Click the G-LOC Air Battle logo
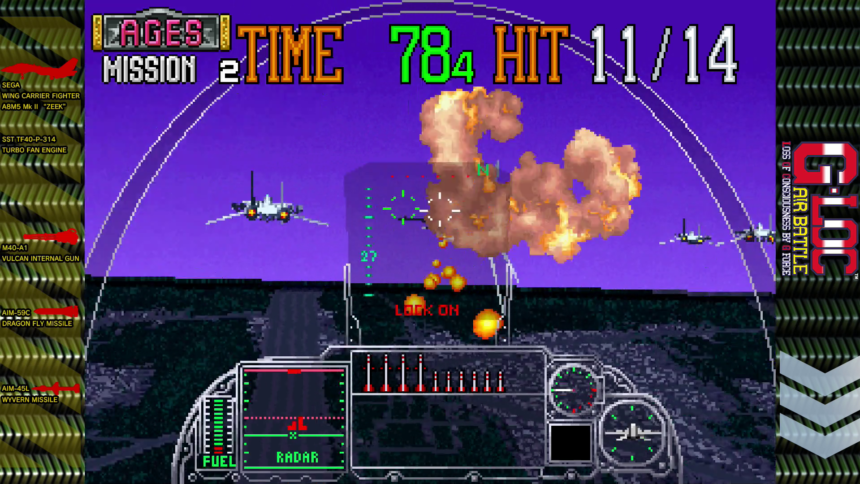 (818, 209)
